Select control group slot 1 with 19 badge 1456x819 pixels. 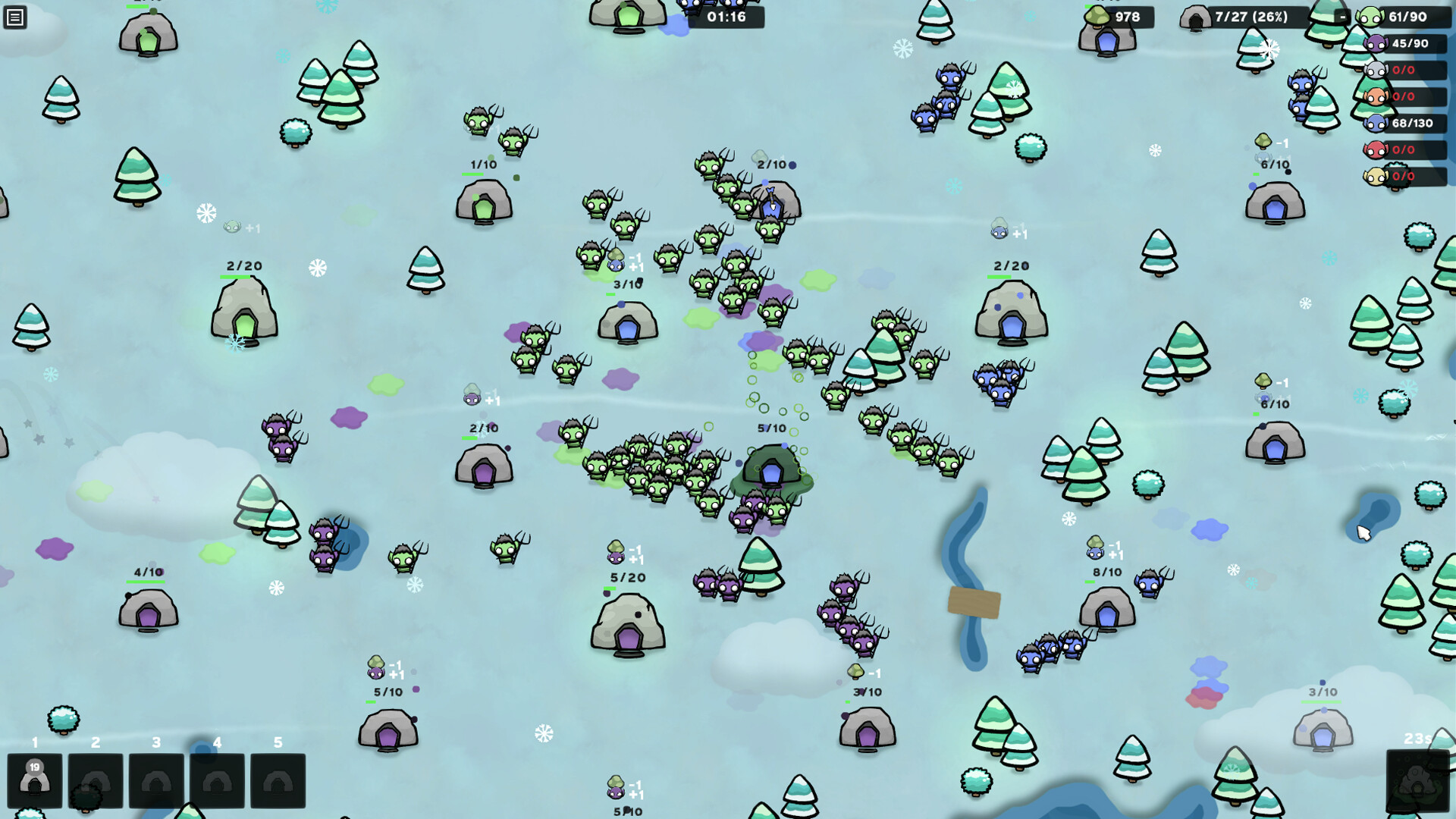[35, 780]
